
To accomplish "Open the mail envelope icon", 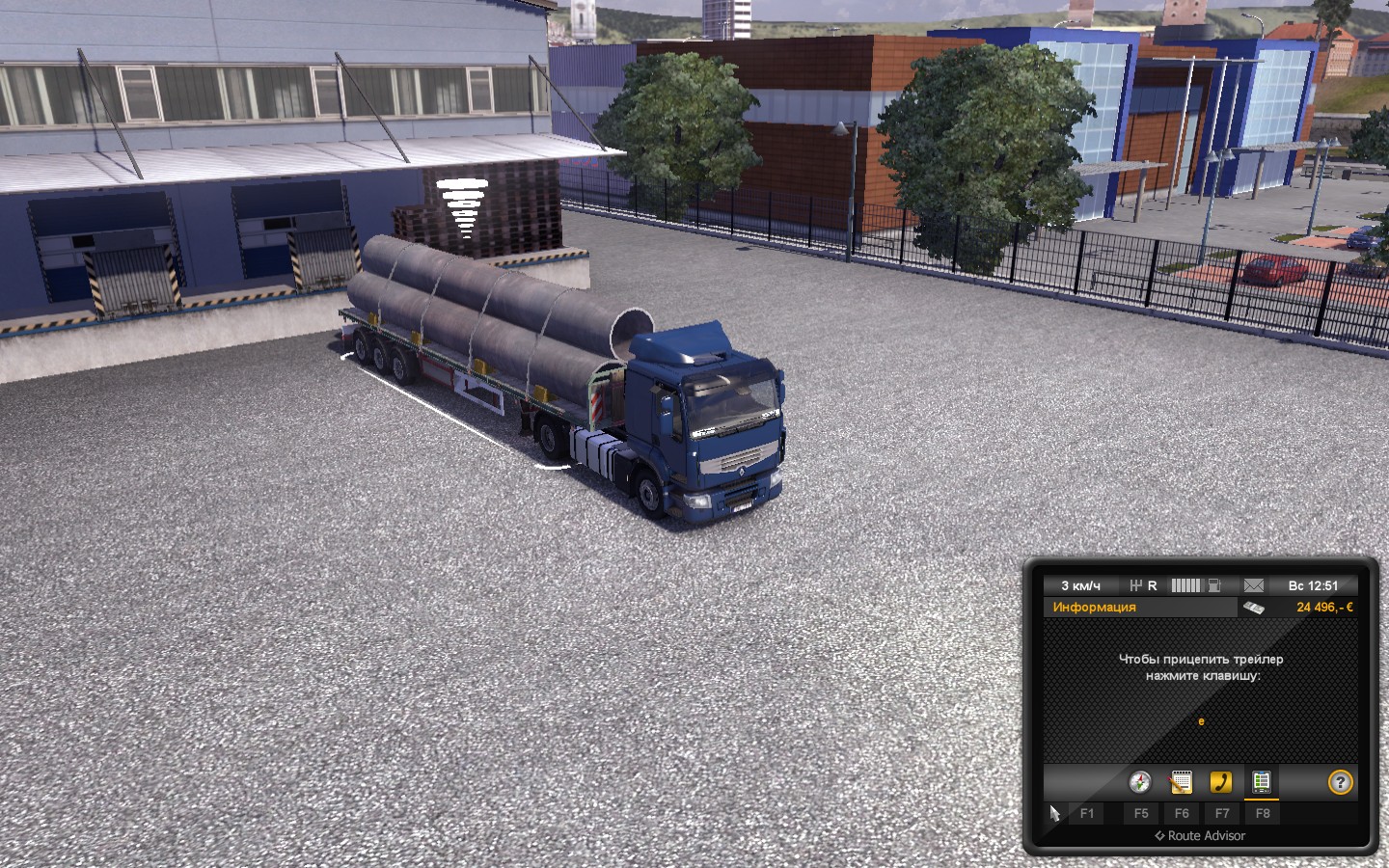I will point(1253,585).
